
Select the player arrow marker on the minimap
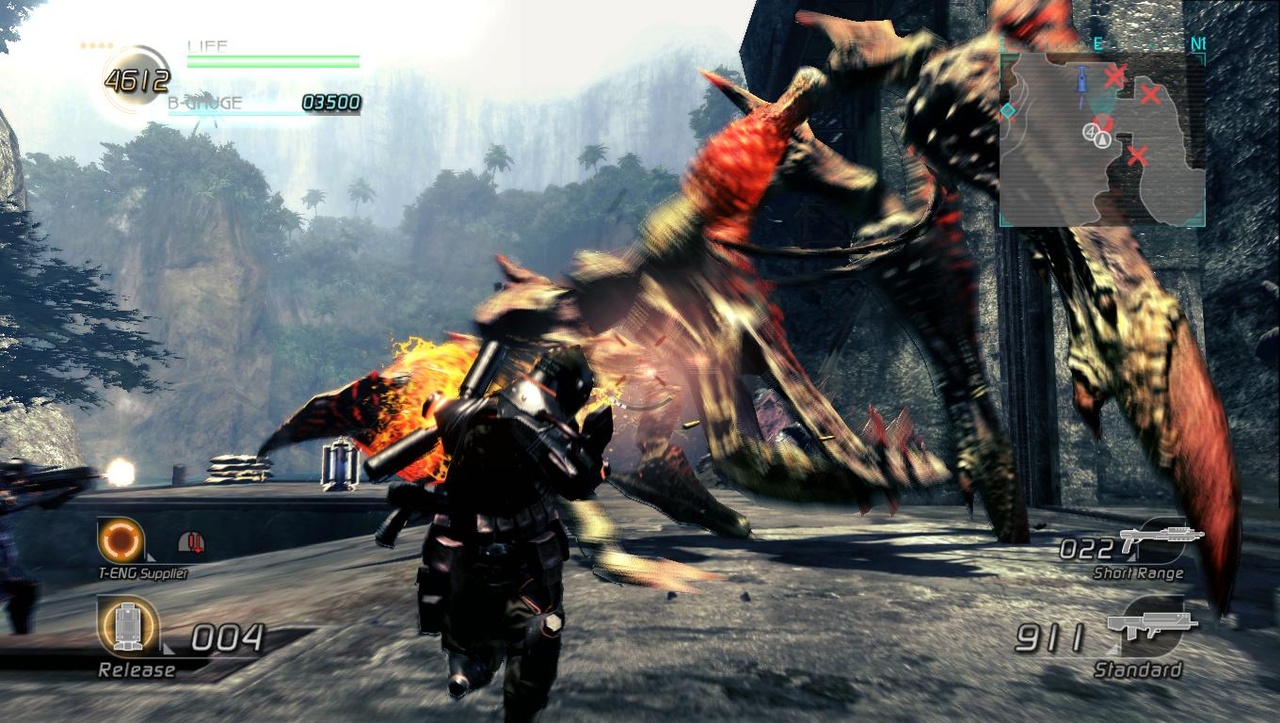pos(1101,140)
